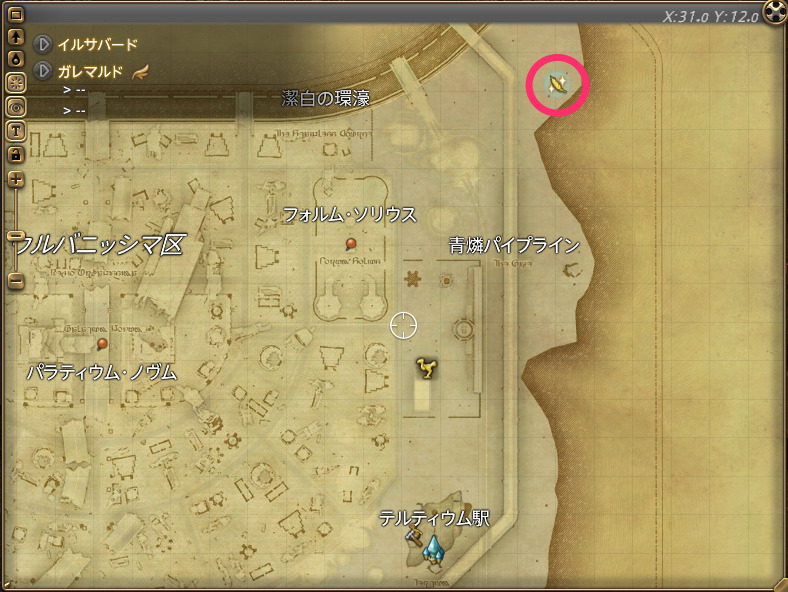Click the パラティウム・ノウム red pin marker

point(102,344)
